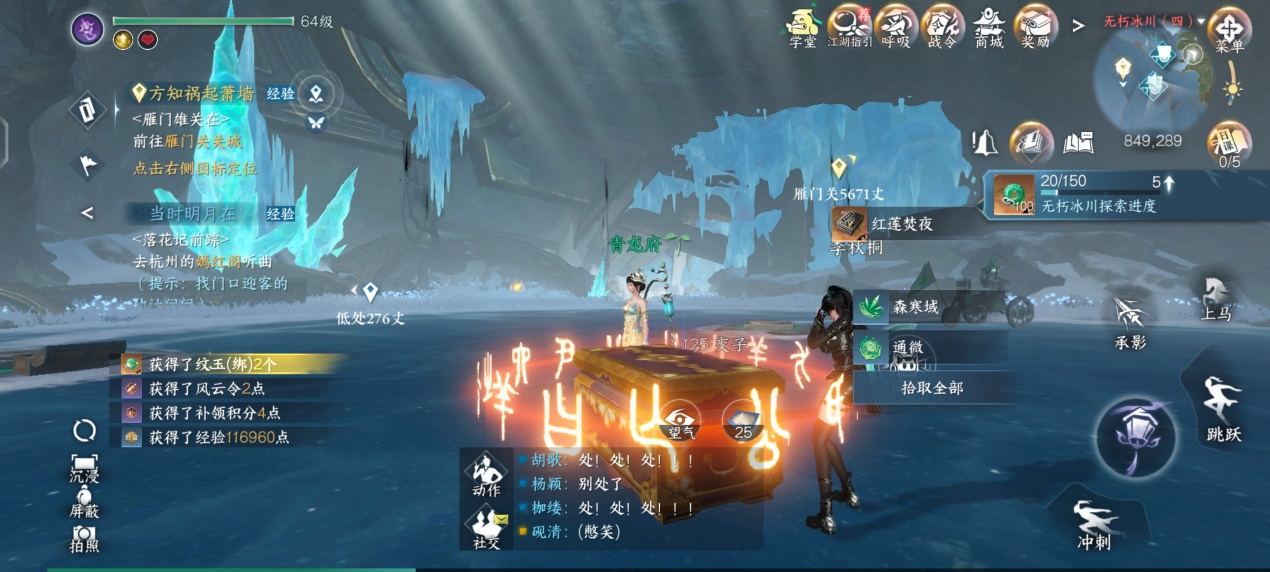
Task: Open the 战令 battle pass
Action: (x=941, y=26)
